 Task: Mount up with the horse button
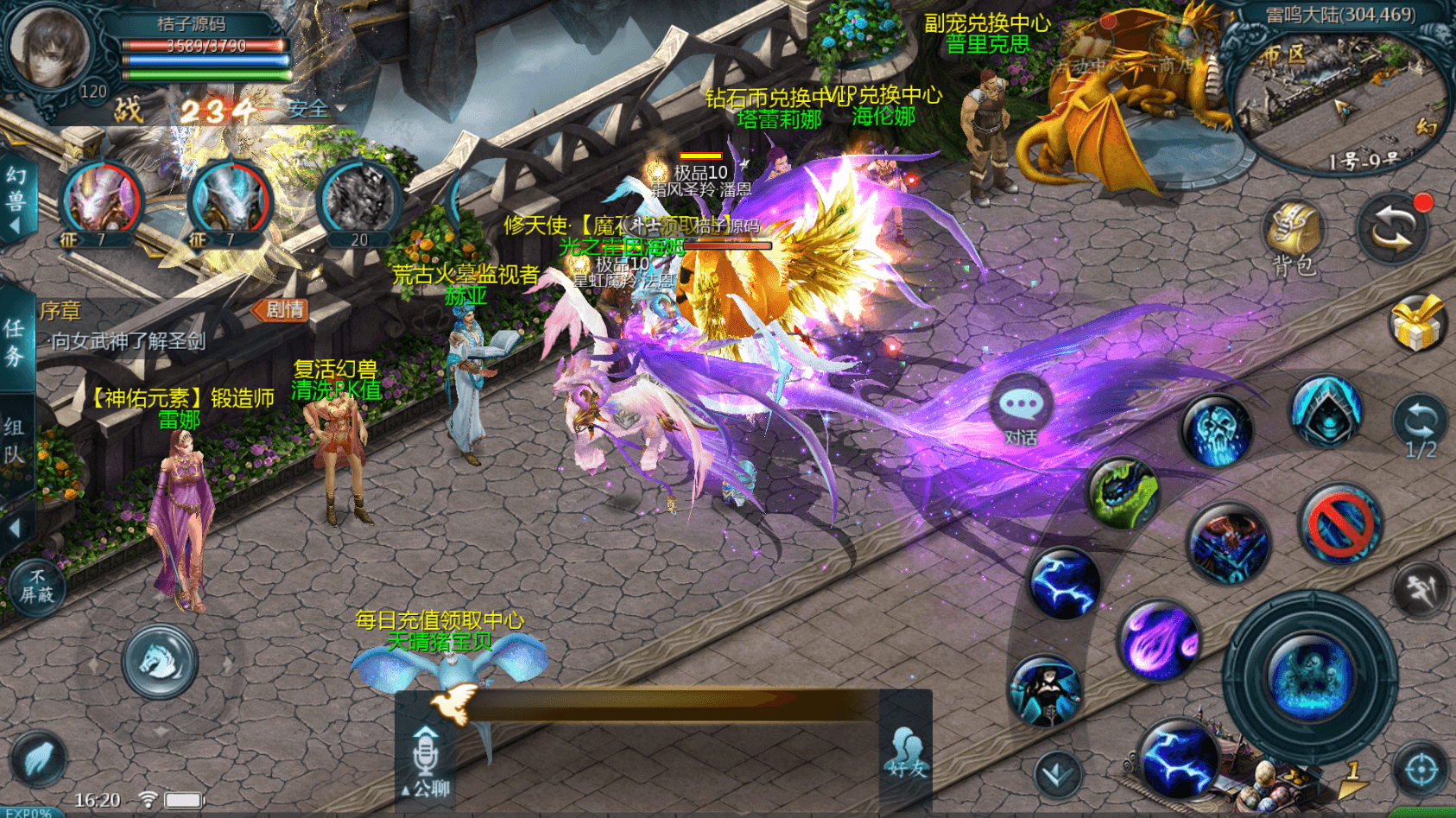click(159, 662)
